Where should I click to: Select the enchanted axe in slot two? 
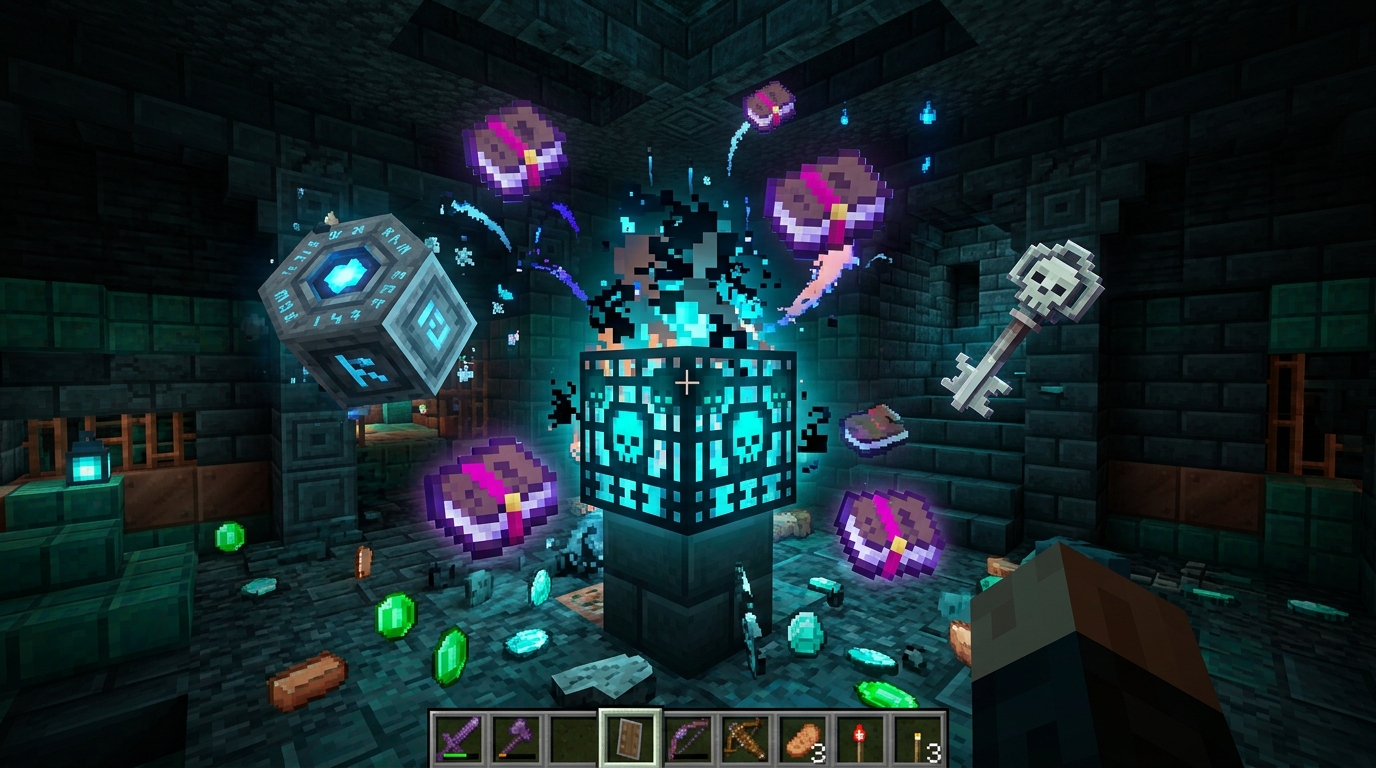[516, 738]
